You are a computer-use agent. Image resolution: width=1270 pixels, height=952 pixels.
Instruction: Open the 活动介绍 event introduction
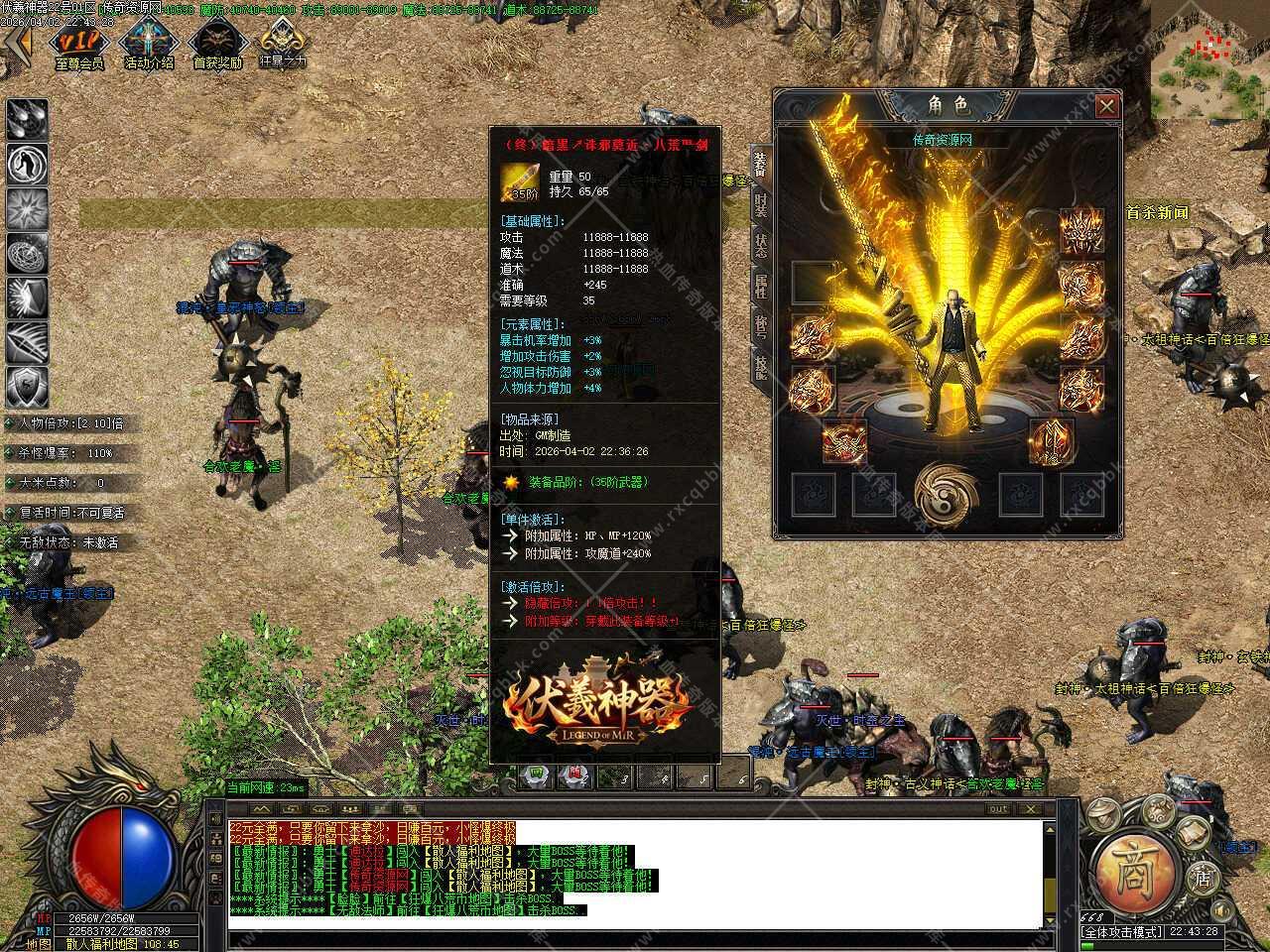point(149,45)
